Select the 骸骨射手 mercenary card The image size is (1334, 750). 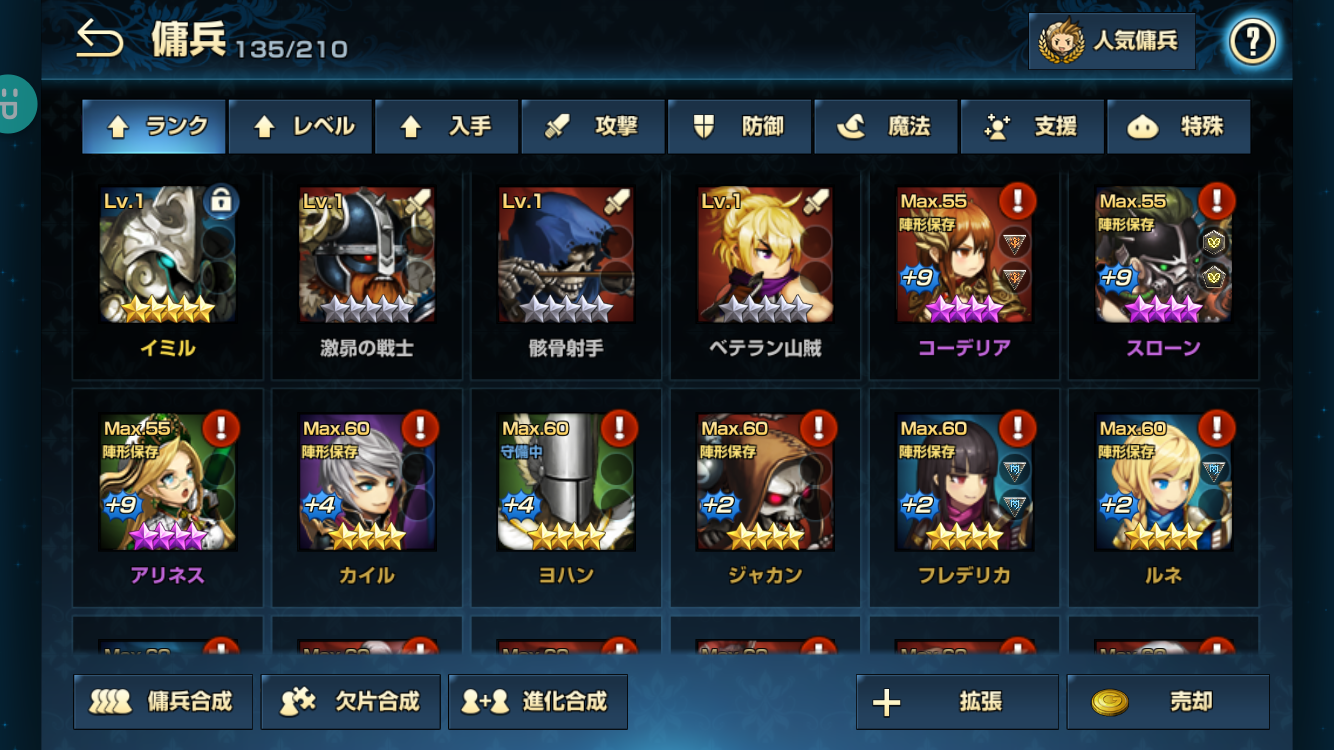[x=566, y=270]
